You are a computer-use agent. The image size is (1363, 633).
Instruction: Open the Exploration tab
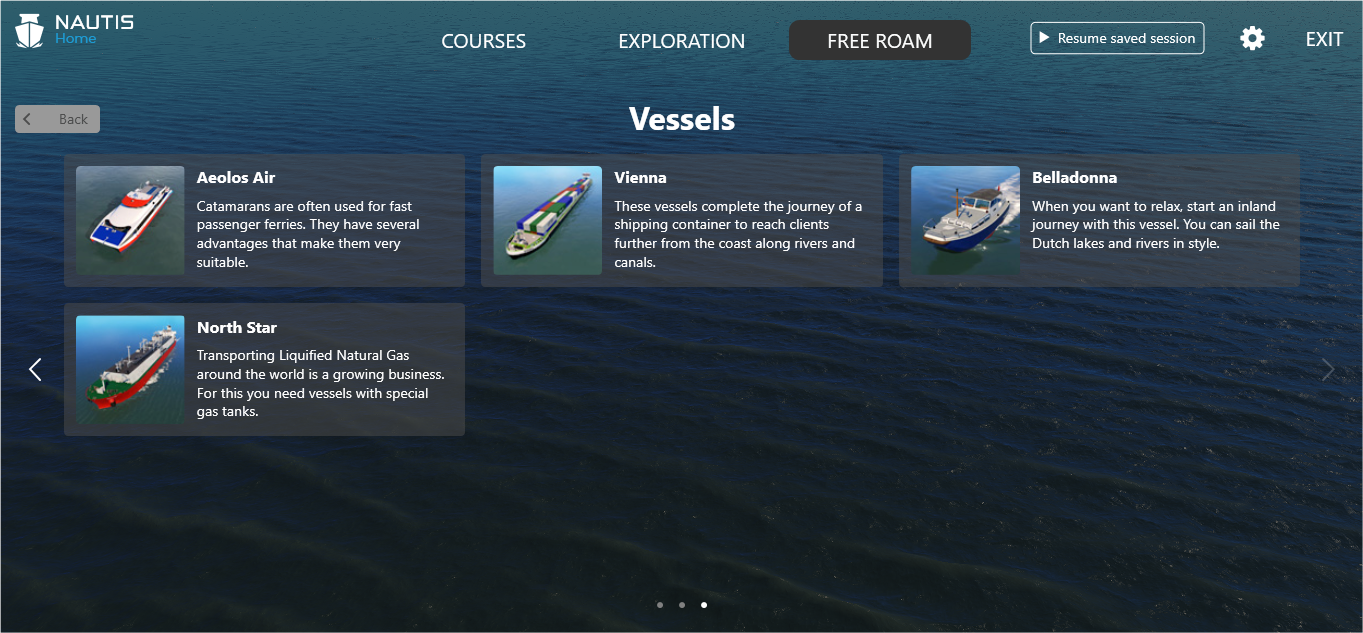[x=681, y=41]
